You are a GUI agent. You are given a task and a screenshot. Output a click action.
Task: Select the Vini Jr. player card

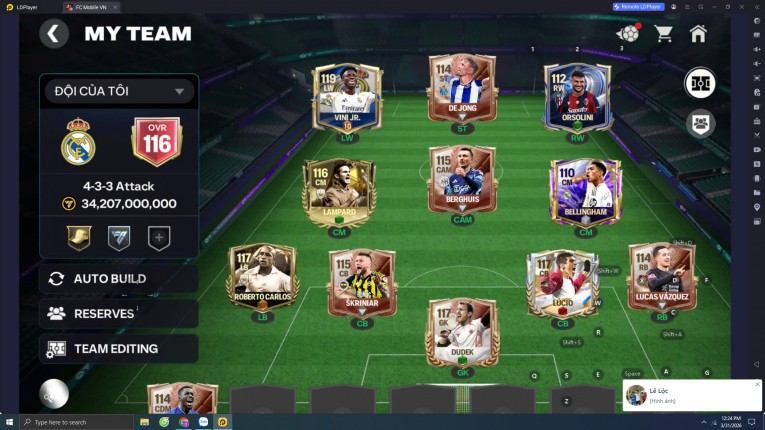coord(349,99)
